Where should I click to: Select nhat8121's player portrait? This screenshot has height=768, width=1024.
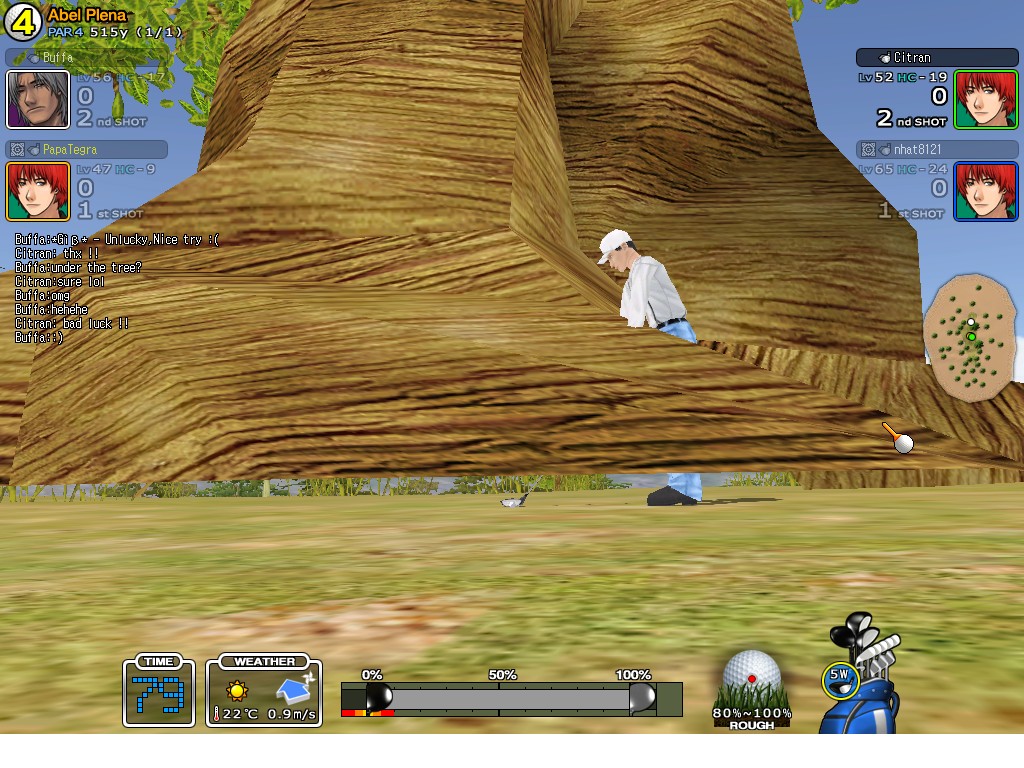coord(985,191)
